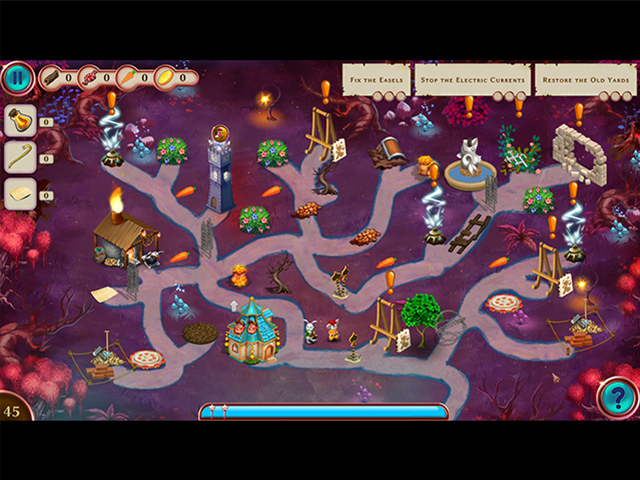Open the Fix the Easels objective

(x=375, y=79)
